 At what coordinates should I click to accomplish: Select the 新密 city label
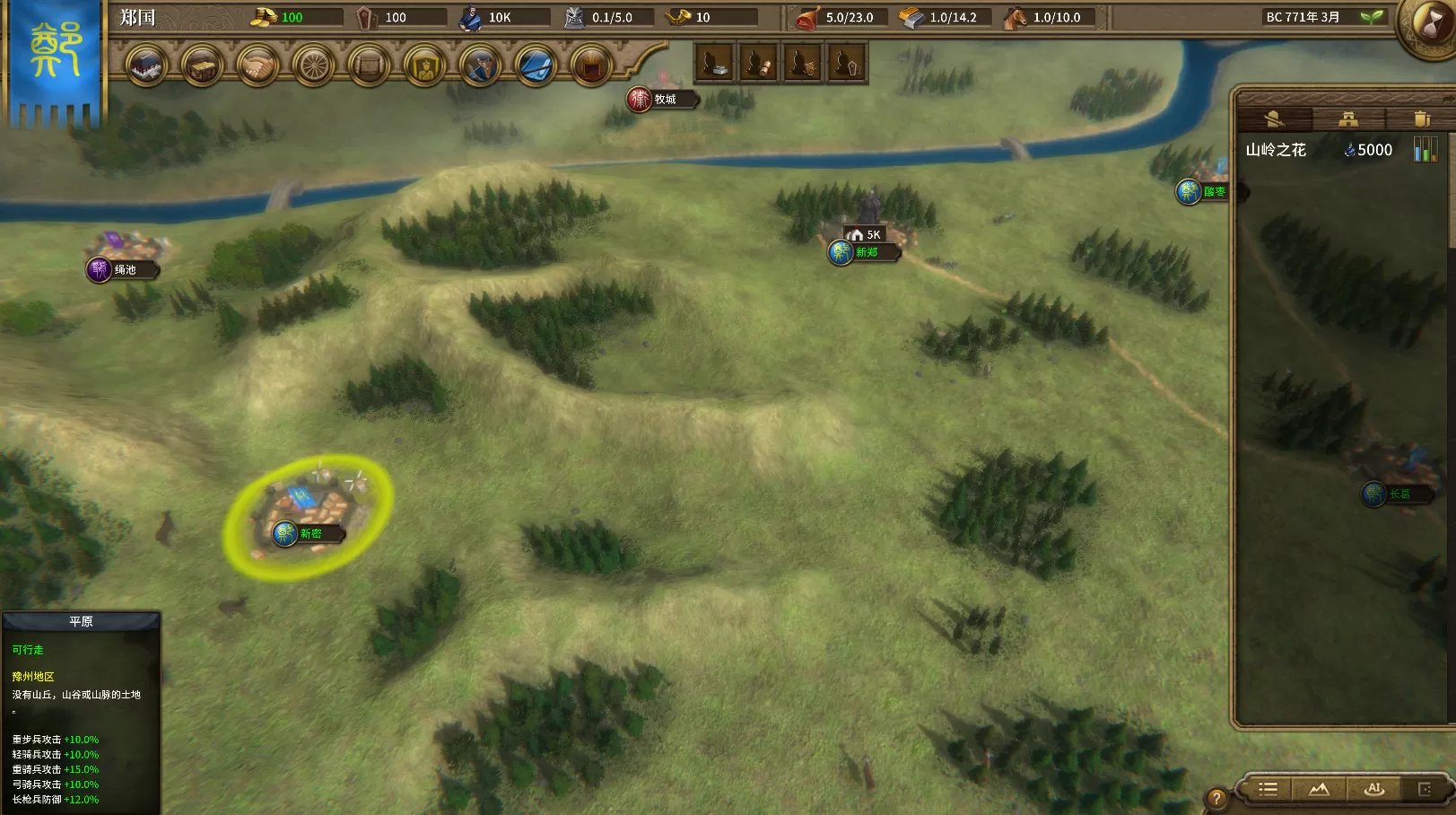tap(310, 534)
